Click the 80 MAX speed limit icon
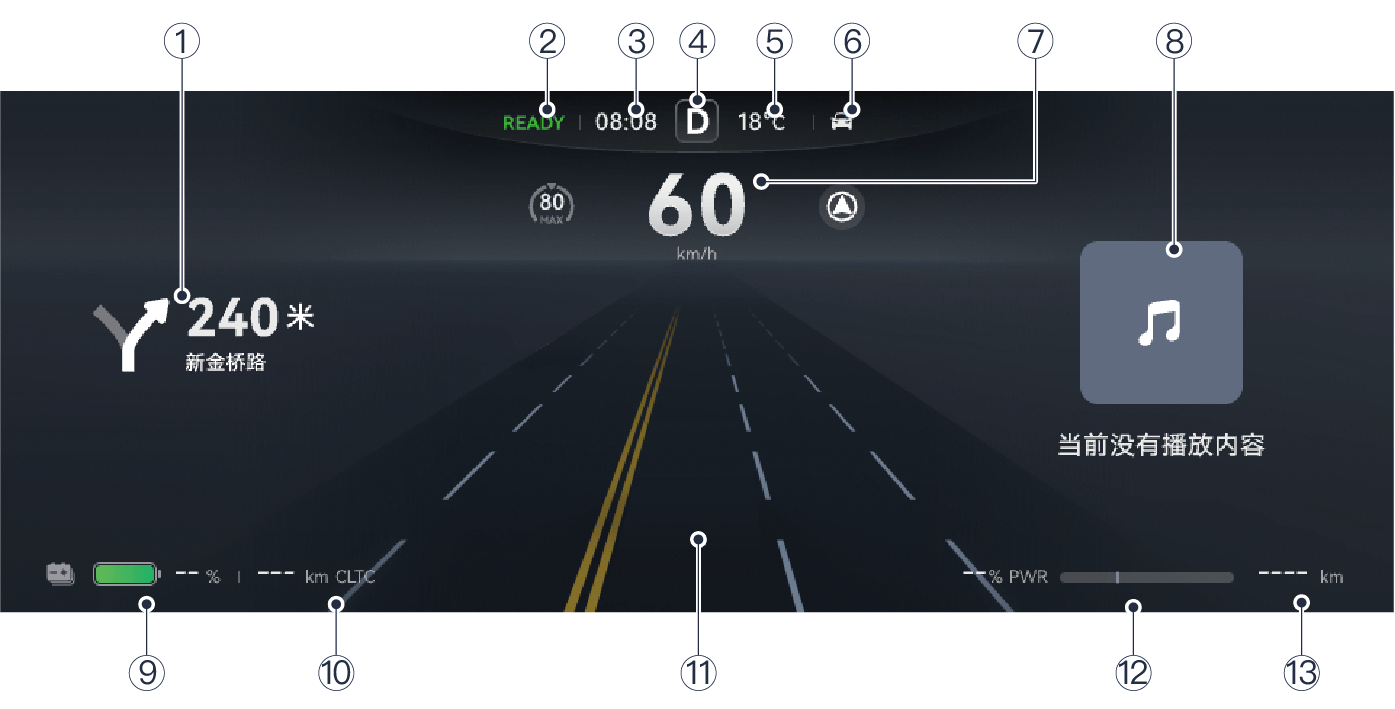 click(551, 205)
